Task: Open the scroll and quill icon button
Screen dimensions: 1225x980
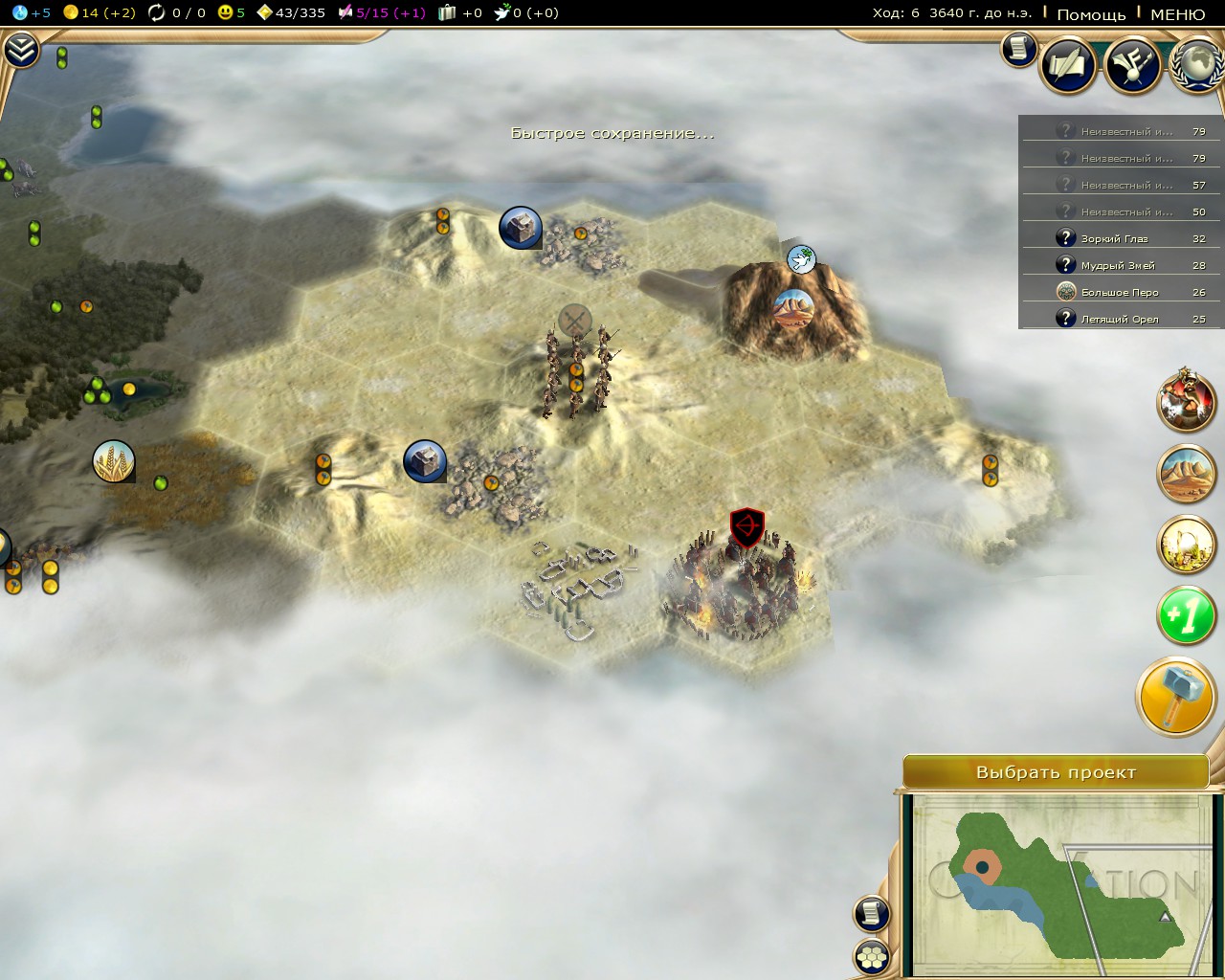Action: click(x=1068, y=65)
